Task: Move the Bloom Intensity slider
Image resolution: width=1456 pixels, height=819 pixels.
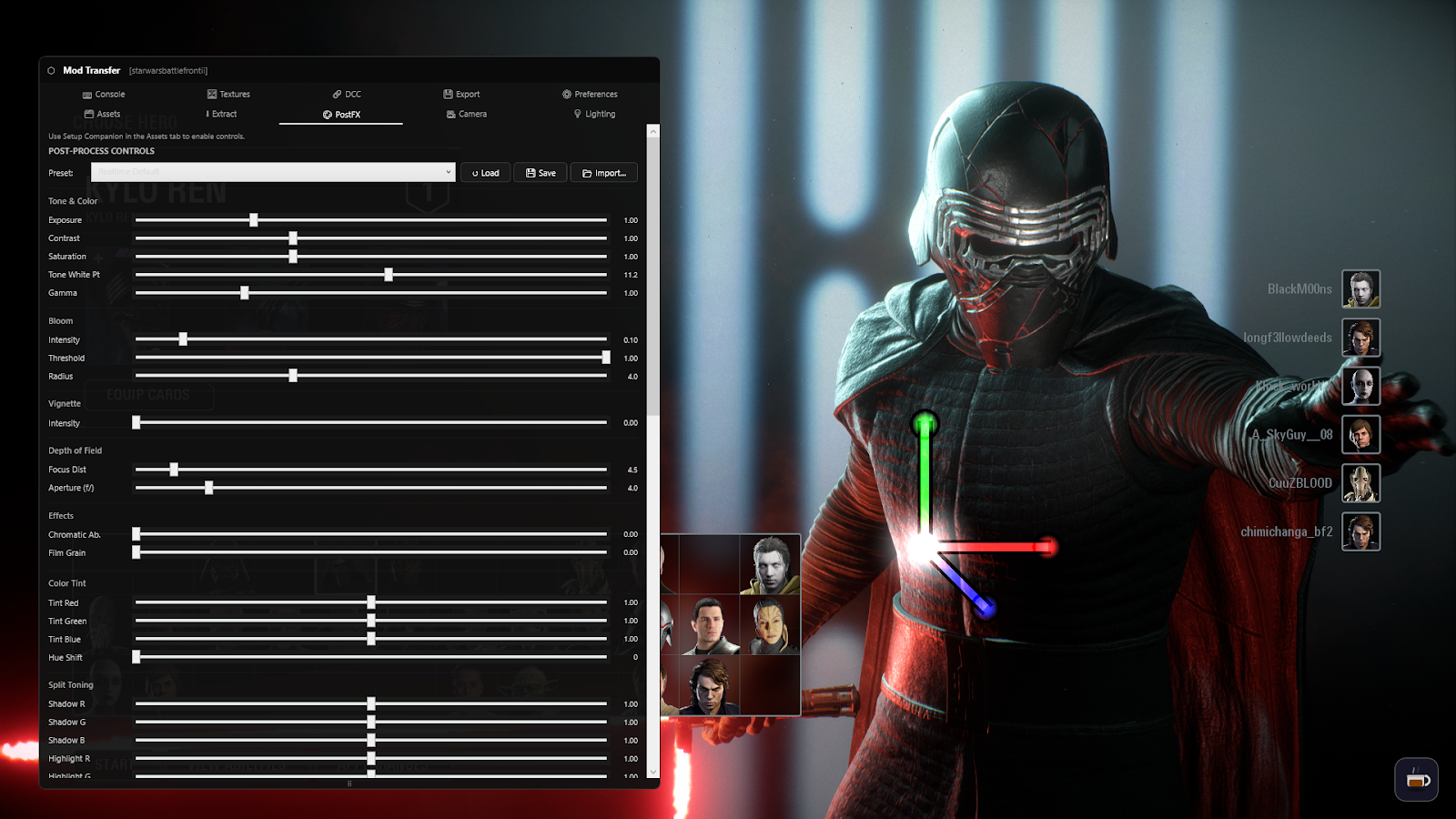Action: (183, 339)
